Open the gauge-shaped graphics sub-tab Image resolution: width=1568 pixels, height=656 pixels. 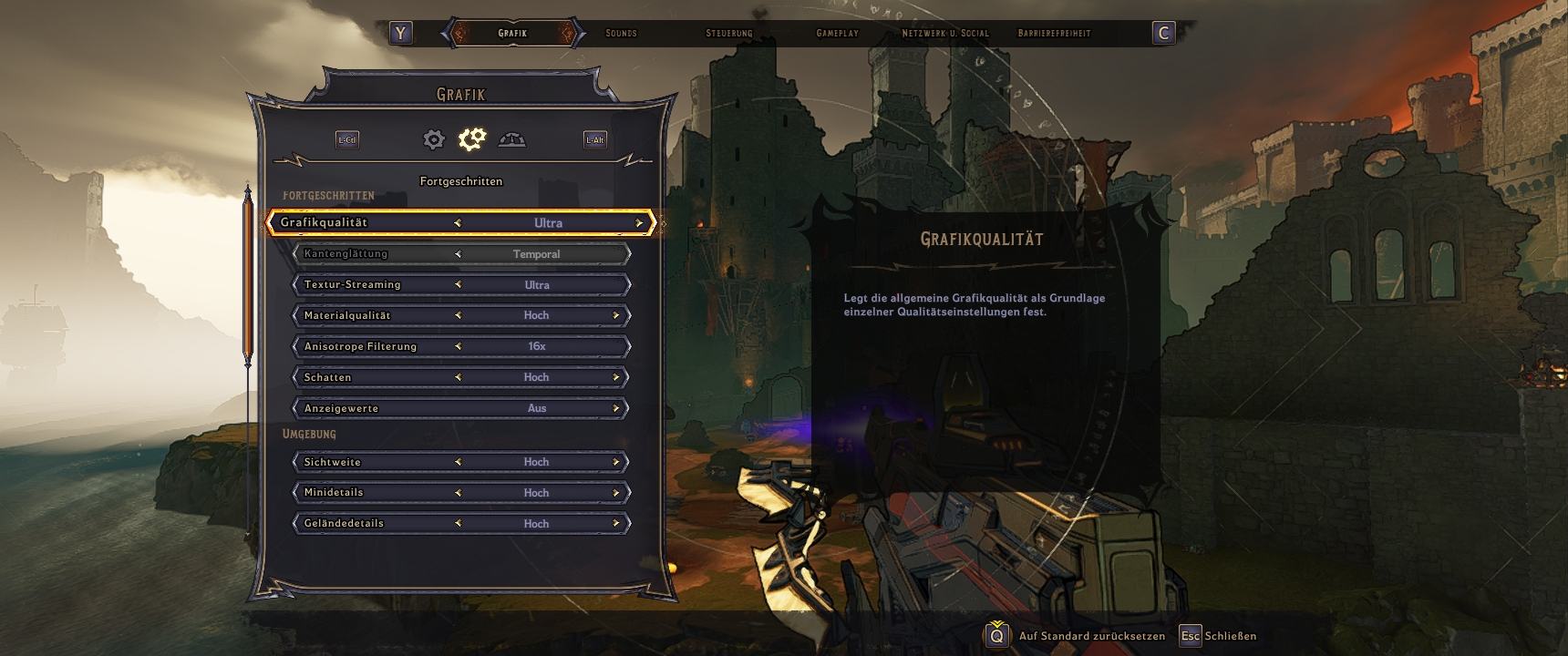511,139
